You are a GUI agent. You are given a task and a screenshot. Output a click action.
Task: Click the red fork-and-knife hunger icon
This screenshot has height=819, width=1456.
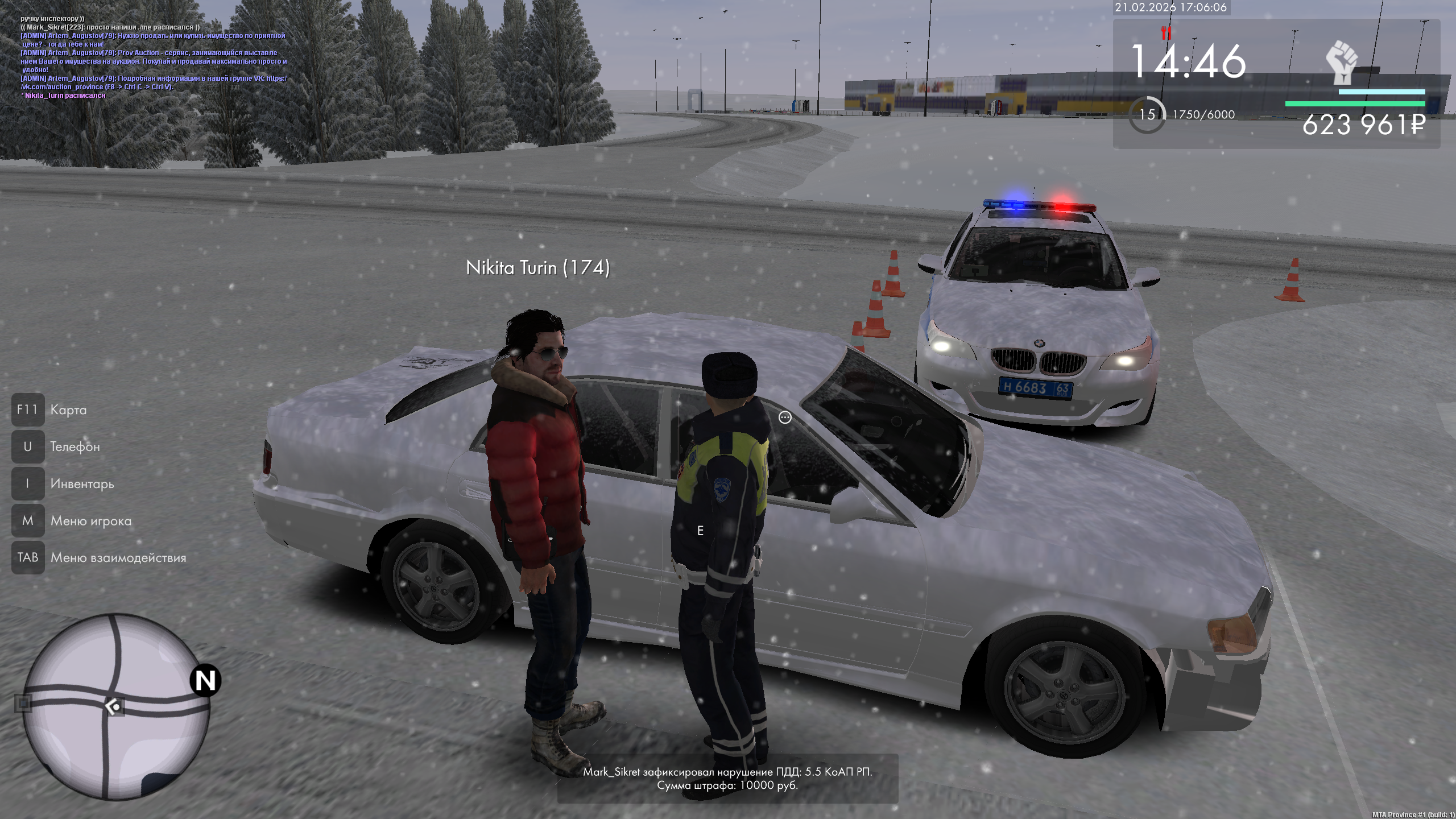[x=1166, y=33]
